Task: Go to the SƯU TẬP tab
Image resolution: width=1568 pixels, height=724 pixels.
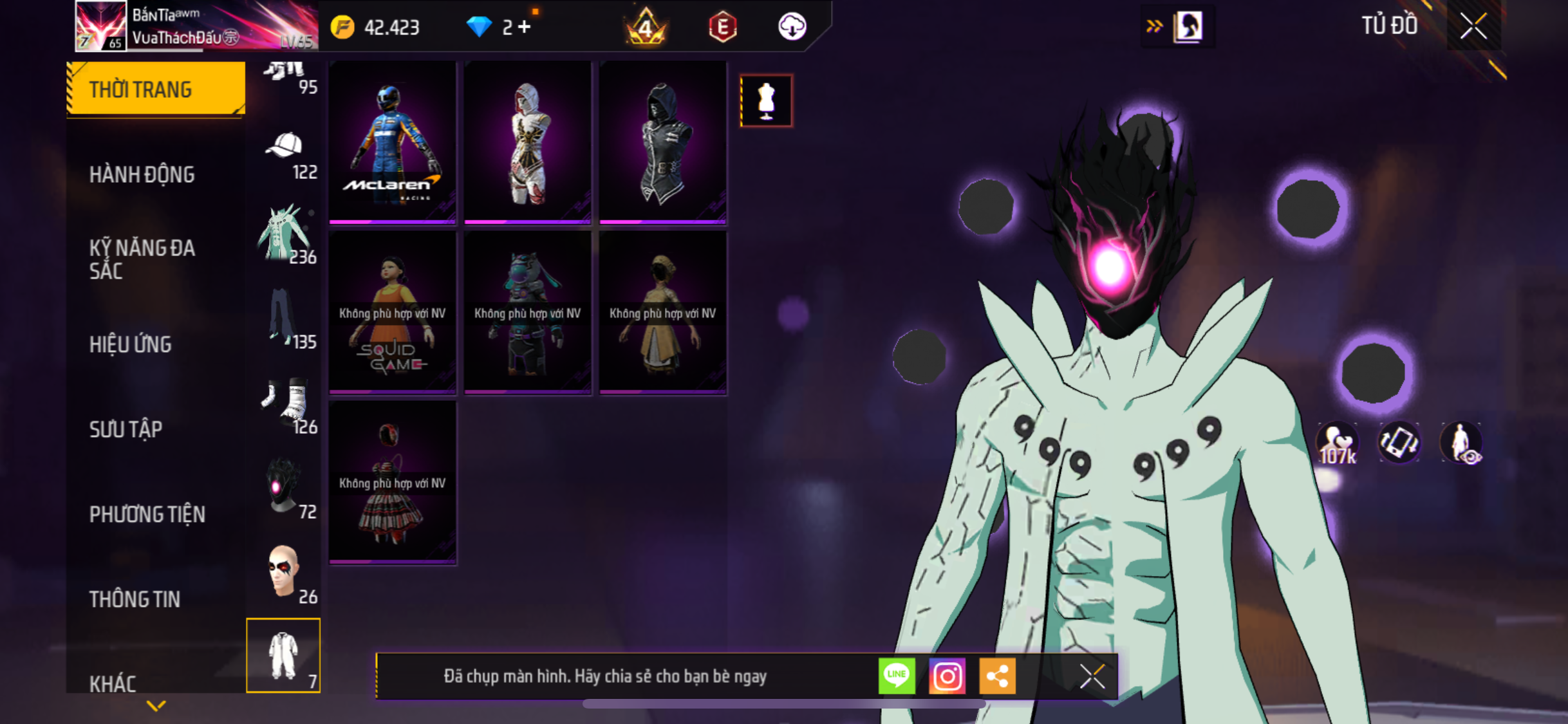Action: coord(126,429)
